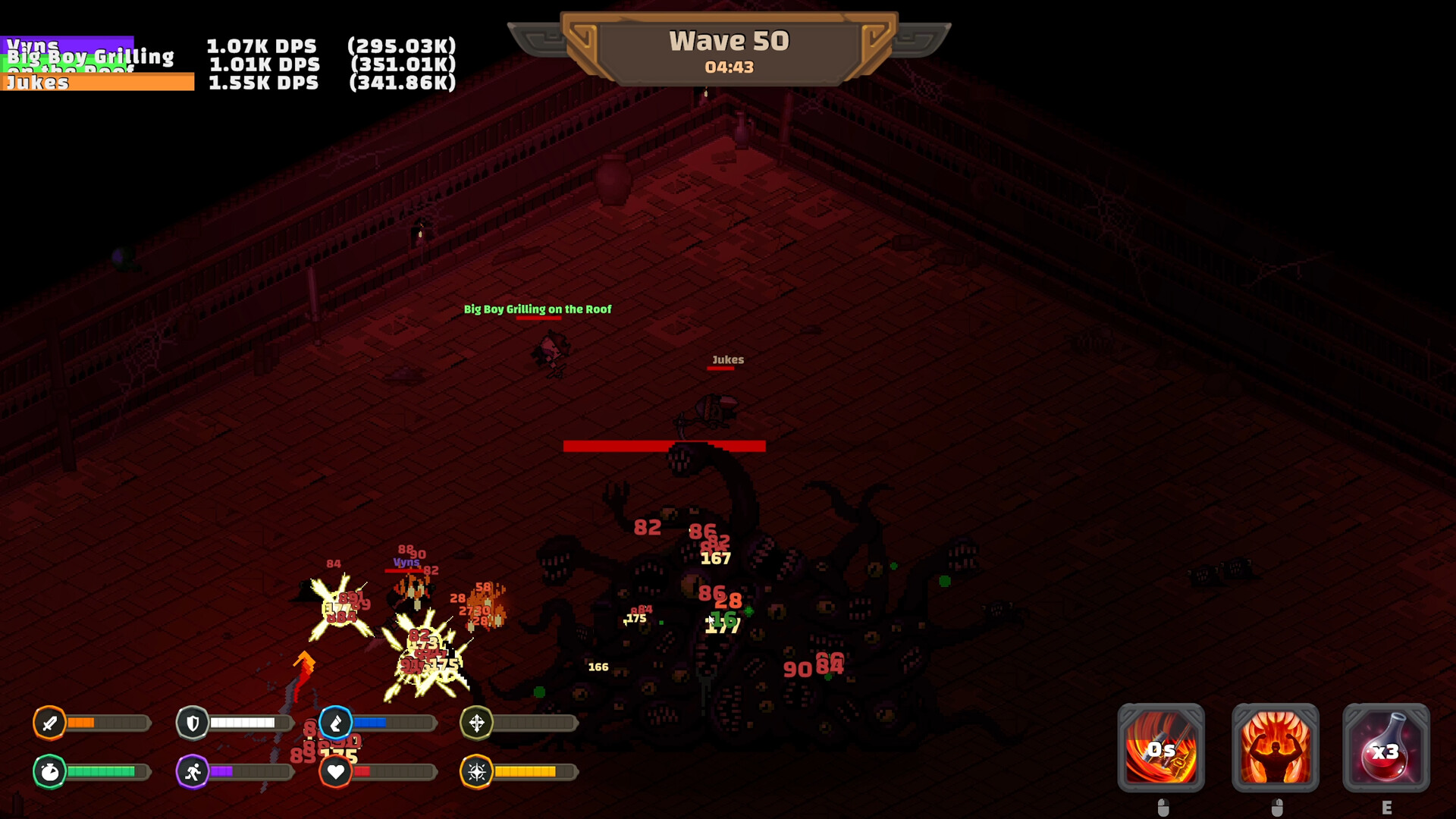Click the golden four-point star stat icon
Viewport: 1456px width, 819px height.
[x=476, y=771]
